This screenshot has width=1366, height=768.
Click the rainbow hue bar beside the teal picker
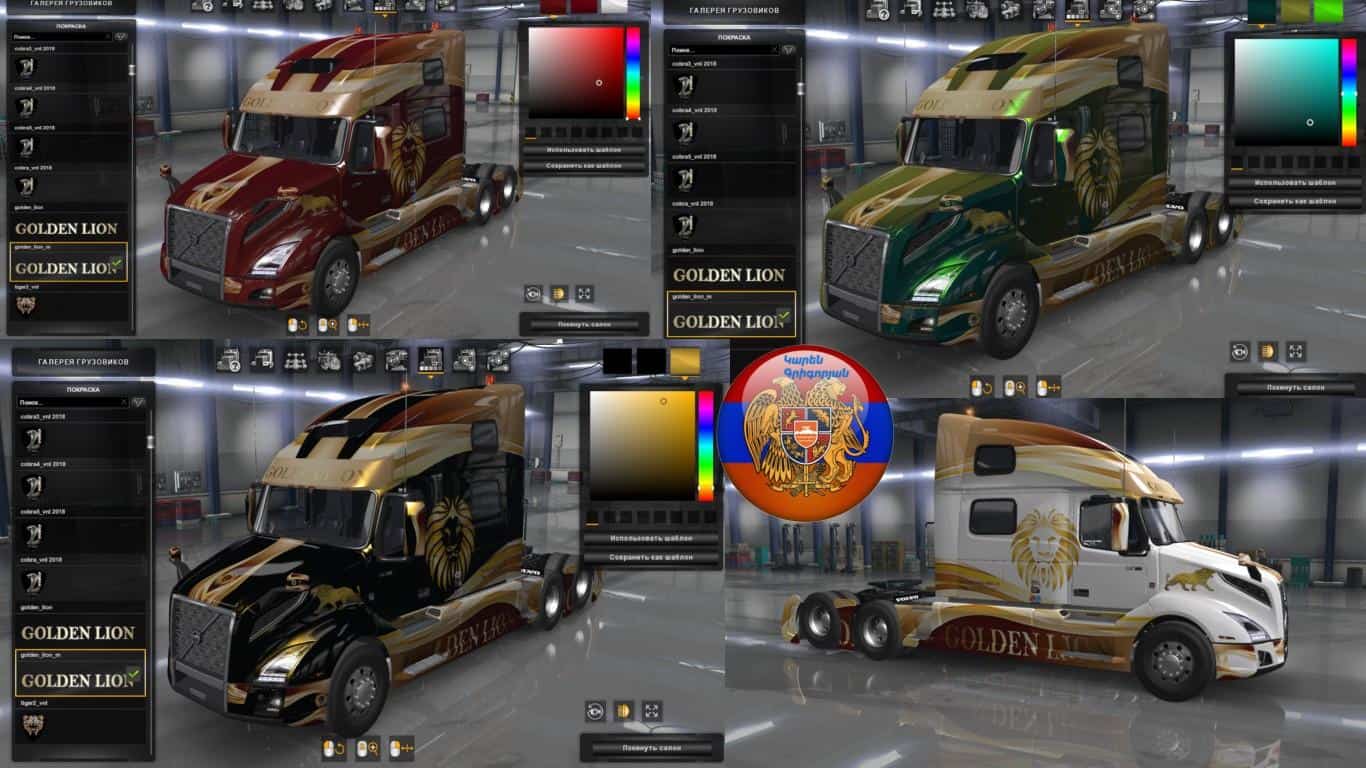[x=1348, y=92]
